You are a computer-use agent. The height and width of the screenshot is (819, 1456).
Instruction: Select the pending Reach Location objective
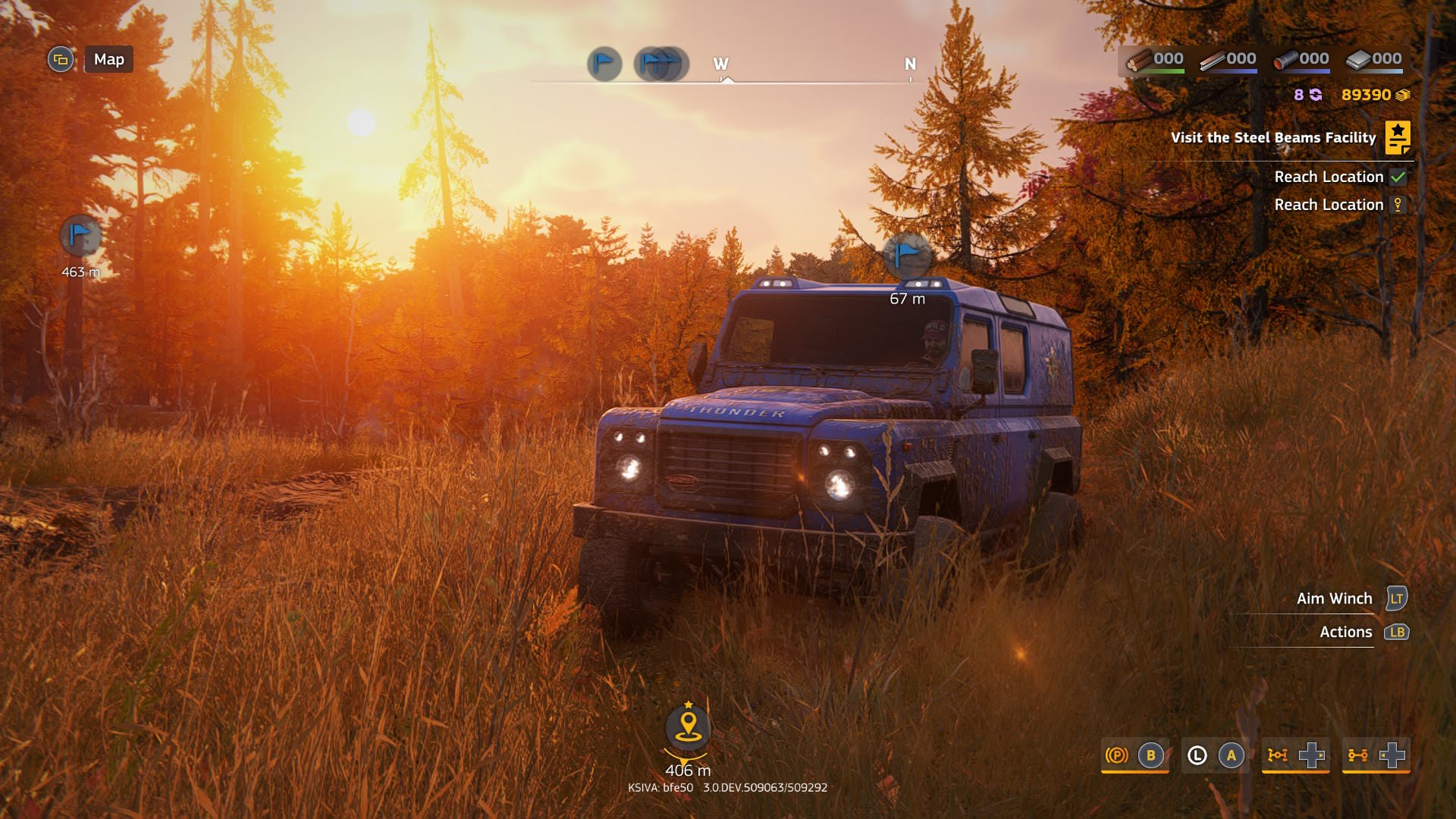click(x=1329, y=205)
